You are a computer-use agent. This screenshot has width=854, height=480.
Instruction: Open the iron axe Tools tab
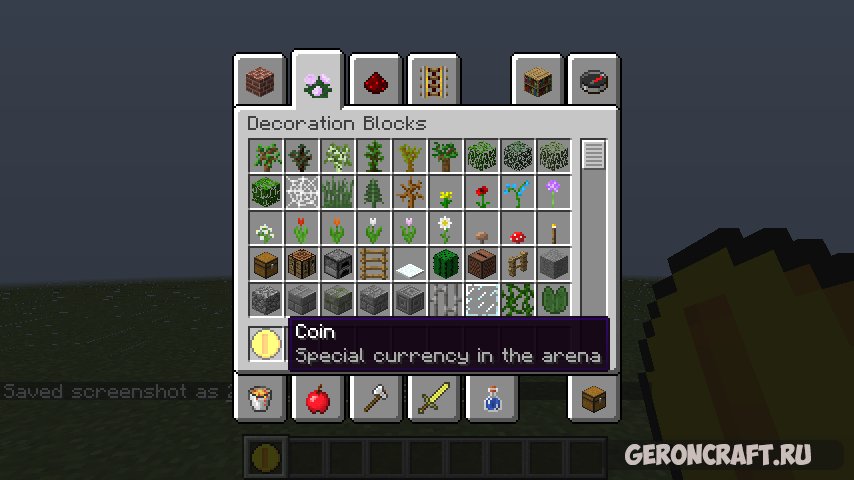376,399
